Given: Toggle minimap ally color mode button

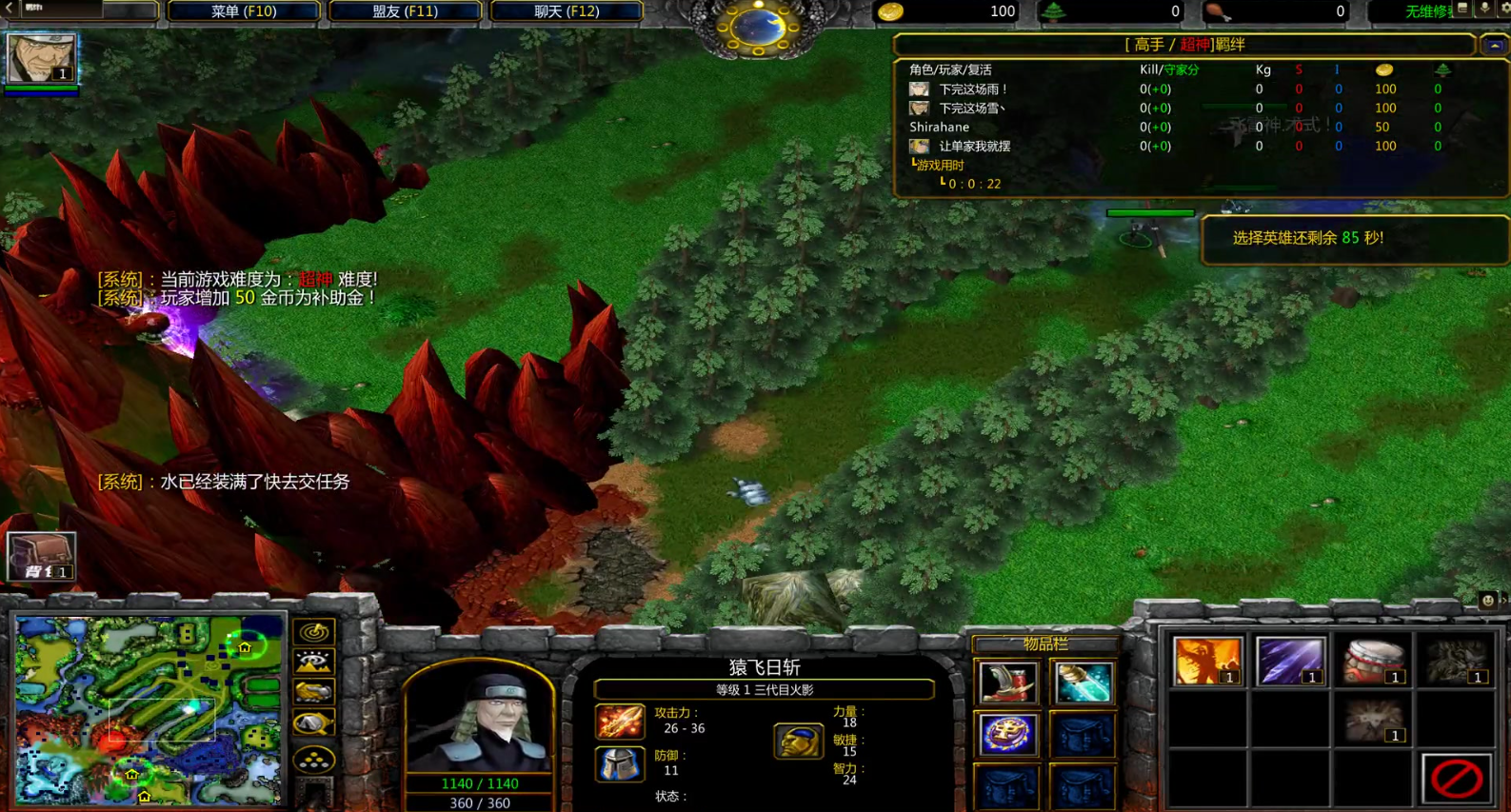Looking at the screenshot, I should tap(314, 693).
